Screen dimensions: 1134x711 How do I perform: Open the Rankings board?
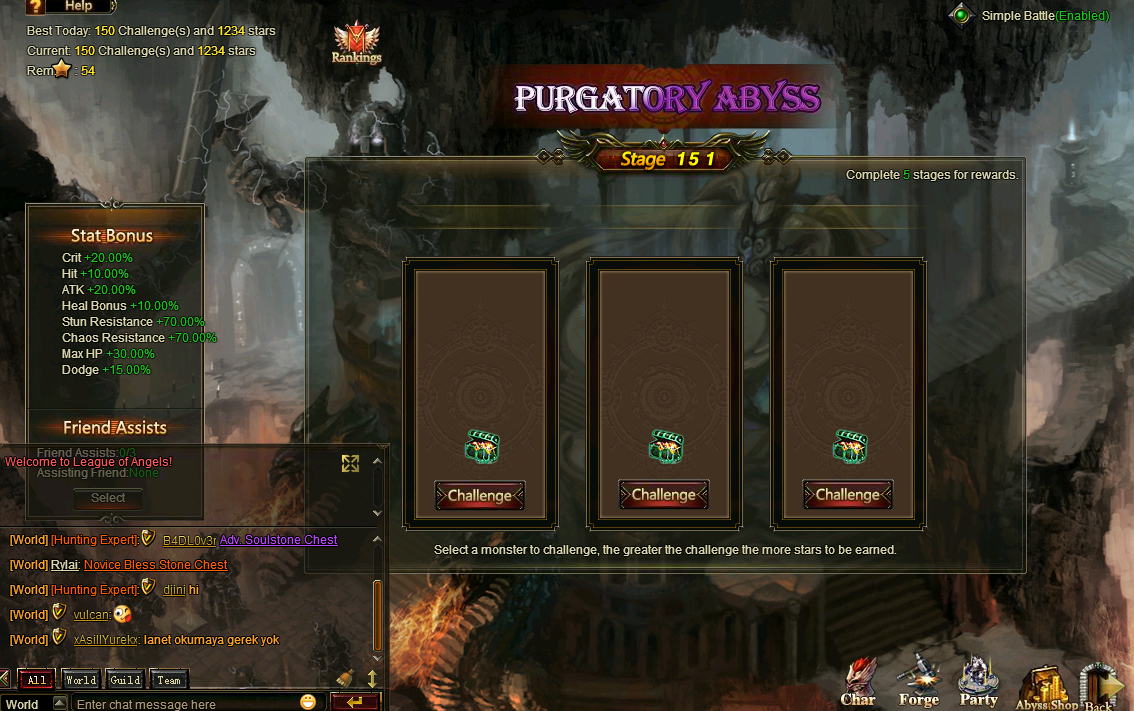tap(357, 44)
